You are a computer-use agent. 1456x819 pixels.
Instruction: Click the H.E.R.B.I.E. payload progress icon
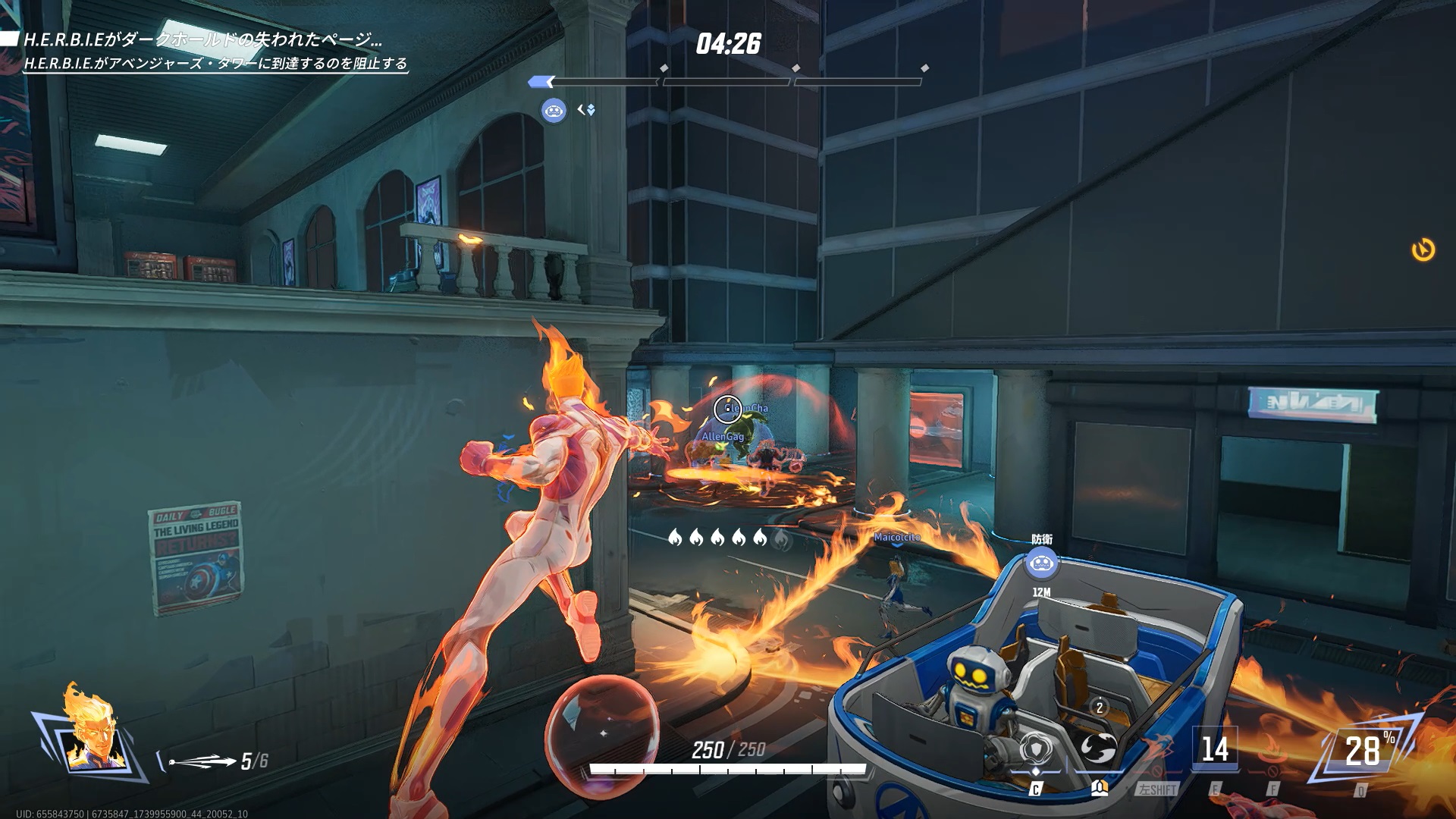click(x=554, y=111)
